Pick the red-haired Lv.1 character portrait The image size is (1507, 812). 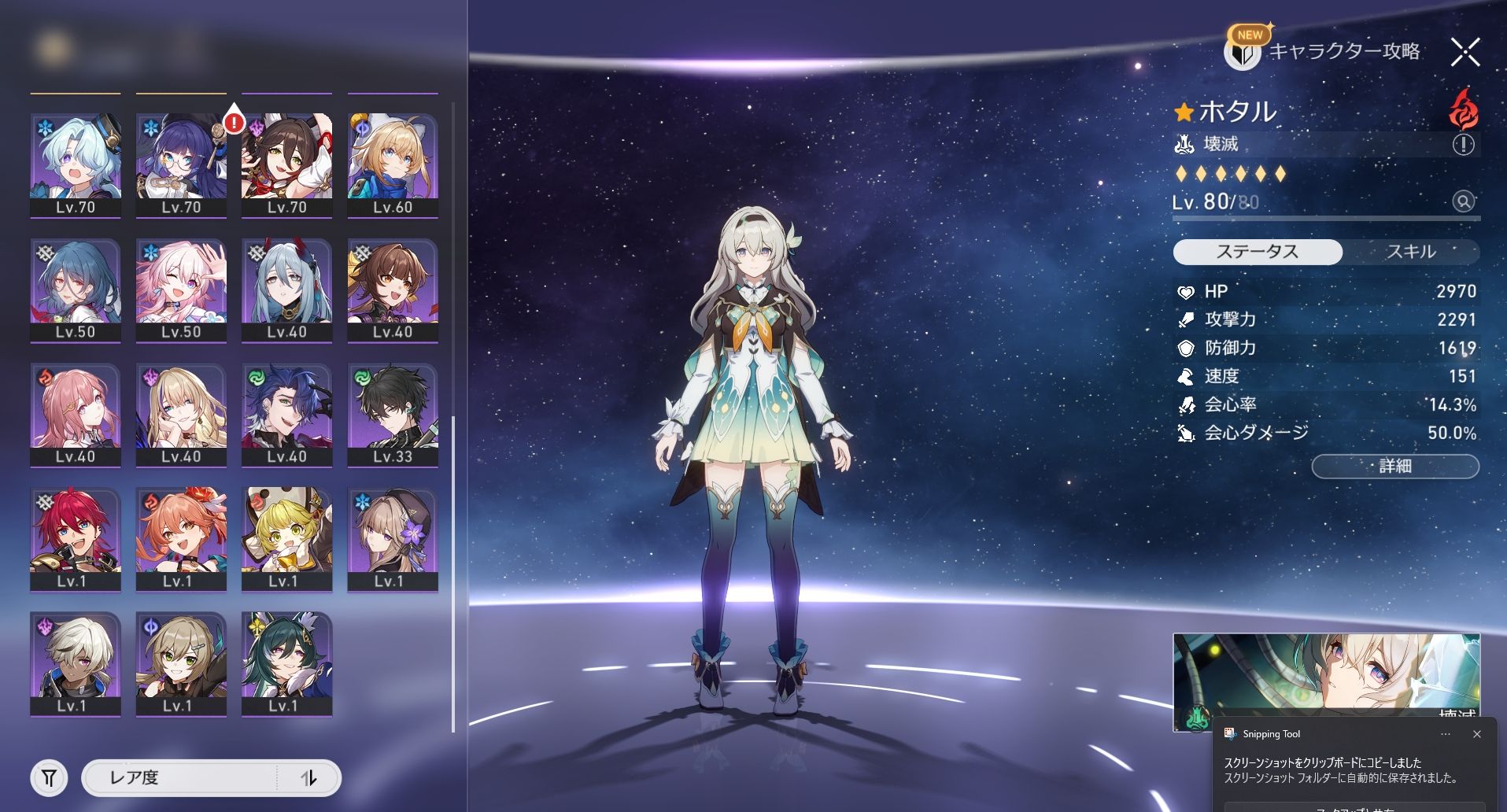point(76,539)
